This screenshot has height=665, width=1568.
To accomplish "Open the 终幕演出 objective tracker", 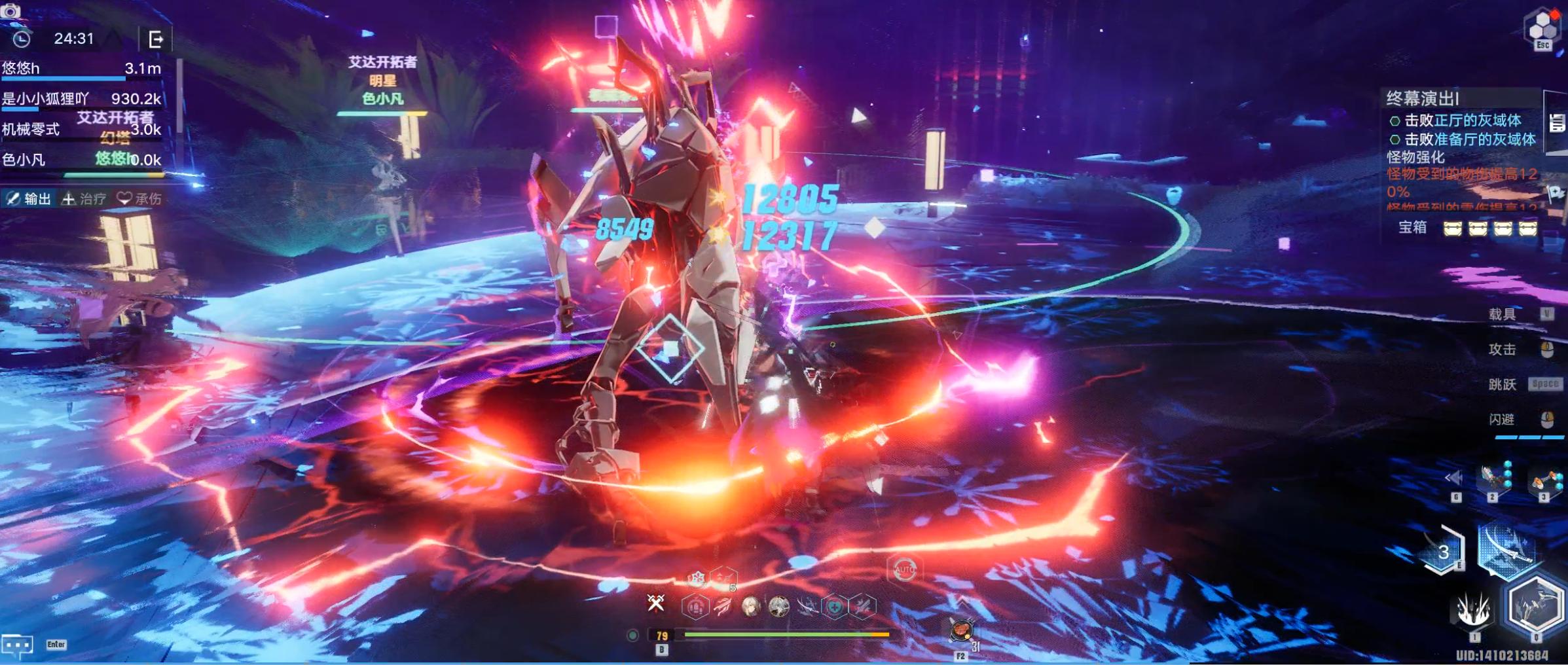I will click(x=1422, y=99).
